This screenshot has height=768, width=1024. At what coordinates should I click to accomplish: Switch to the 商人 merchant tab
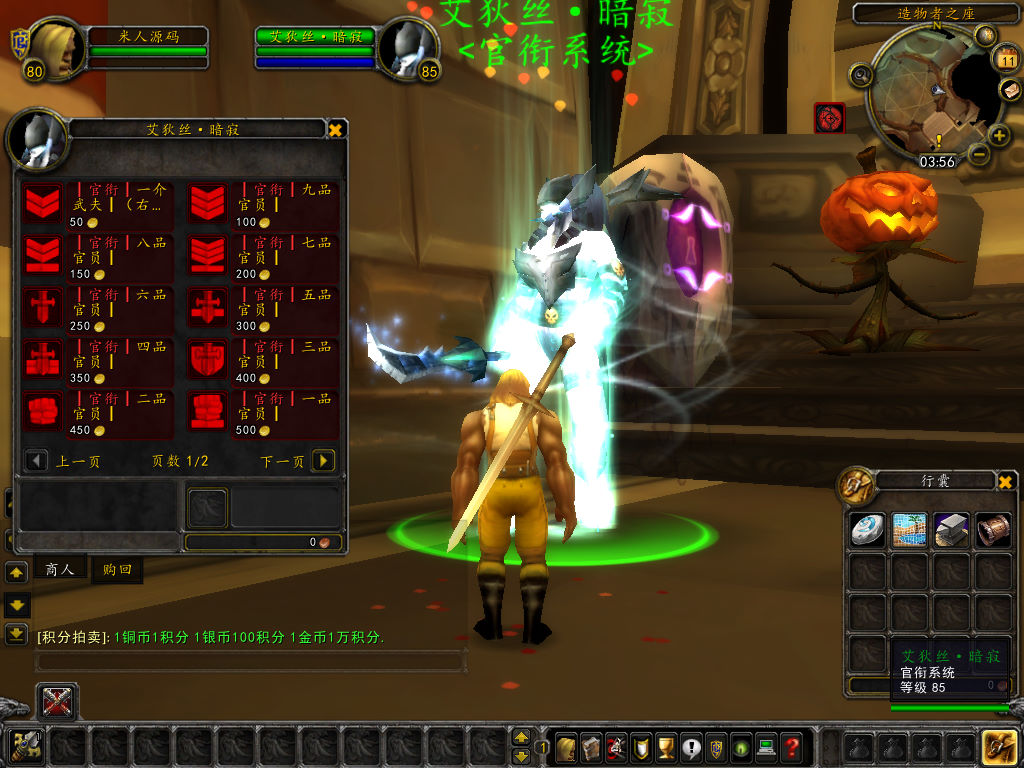(60, 570)
